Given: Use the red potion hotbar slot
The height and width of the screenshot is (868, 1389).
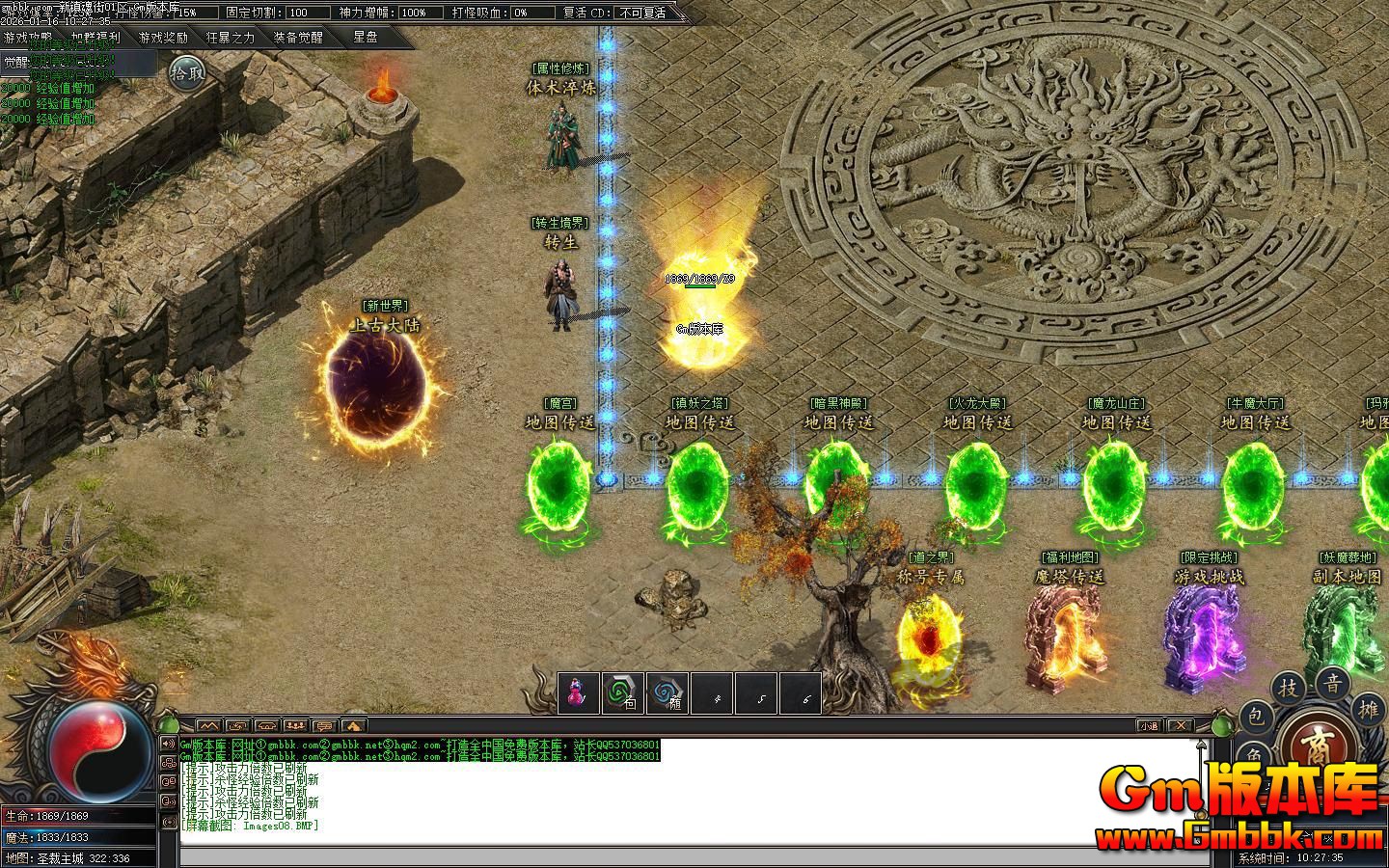Looking at the screenshot, I should 578,692.
